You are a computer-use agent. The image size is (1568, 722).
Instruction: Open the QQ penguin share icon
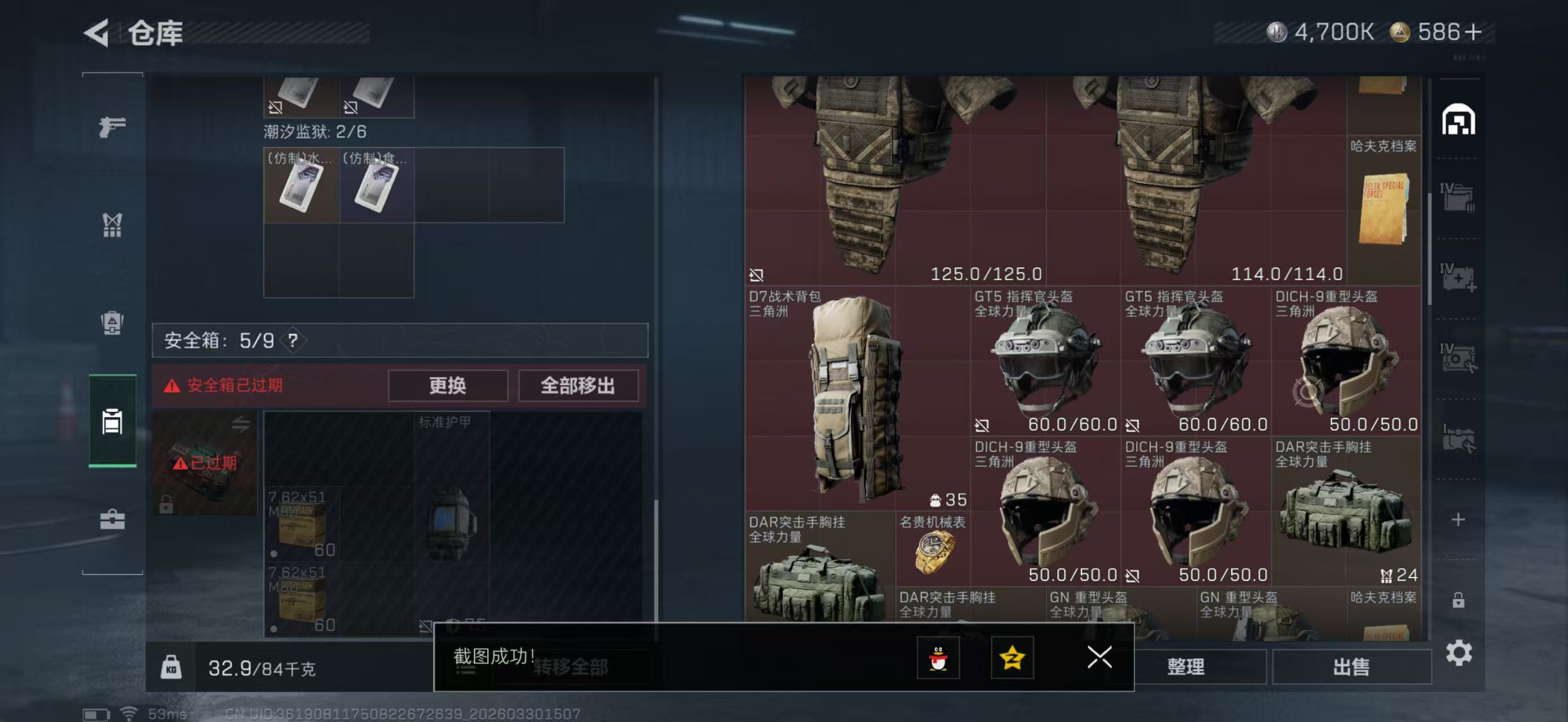pyautogui.click(x=938, y=659)
